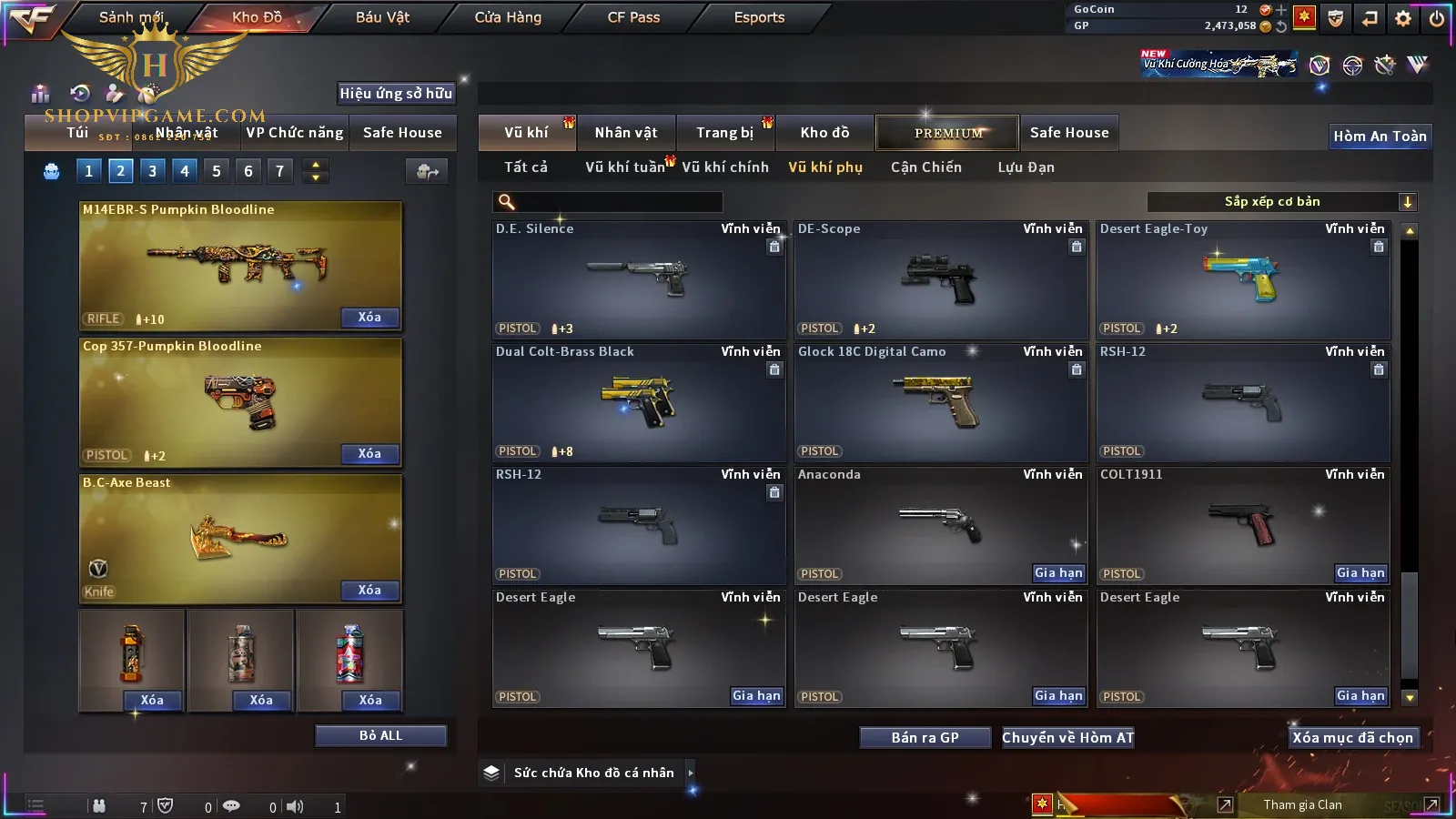
Task: Switch to bag slot 4
Action: click(185, 171)
